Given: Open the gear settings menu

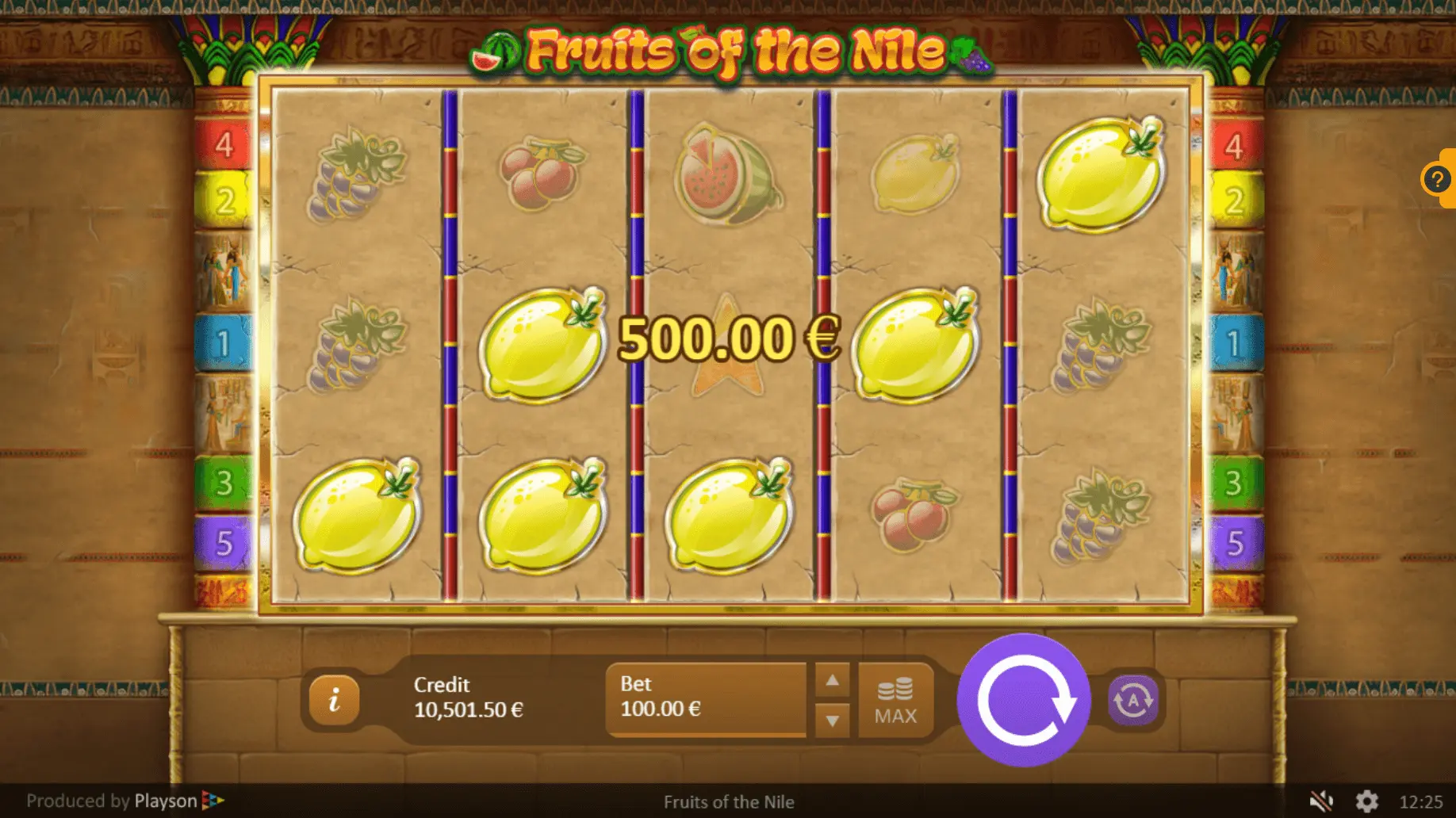Looking at the screenshot, I should (x=1366, y=801).
